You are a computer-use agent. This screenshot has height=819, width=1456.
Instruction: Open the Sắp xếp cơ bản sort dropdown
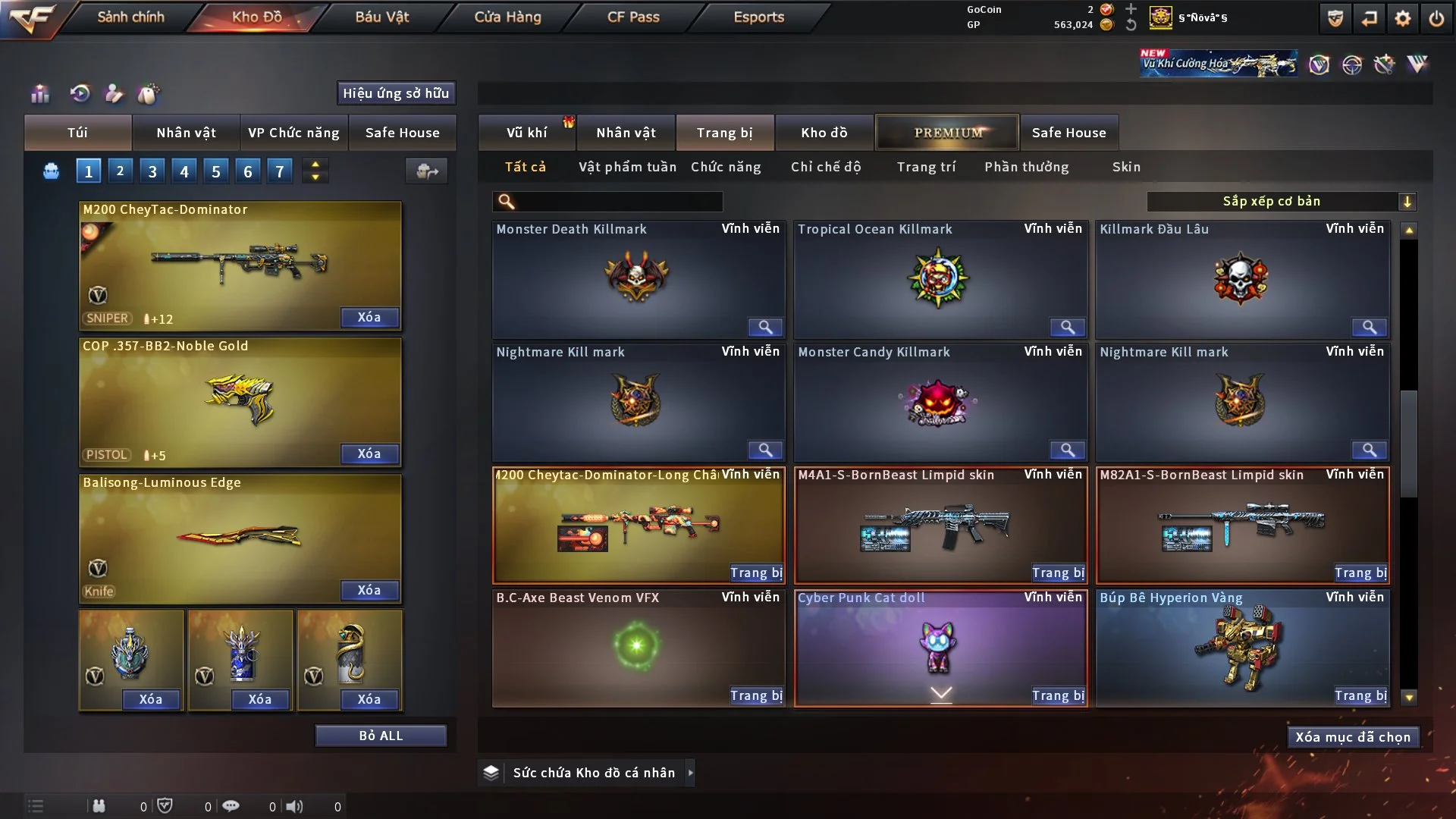[1281, 201]
